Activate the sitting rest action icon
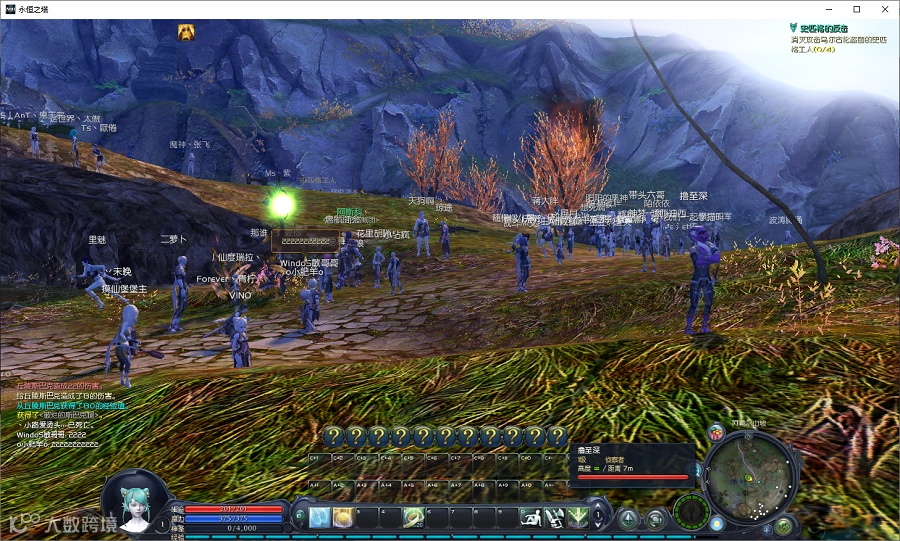900x541 pixels. click(x=530, y=517)
